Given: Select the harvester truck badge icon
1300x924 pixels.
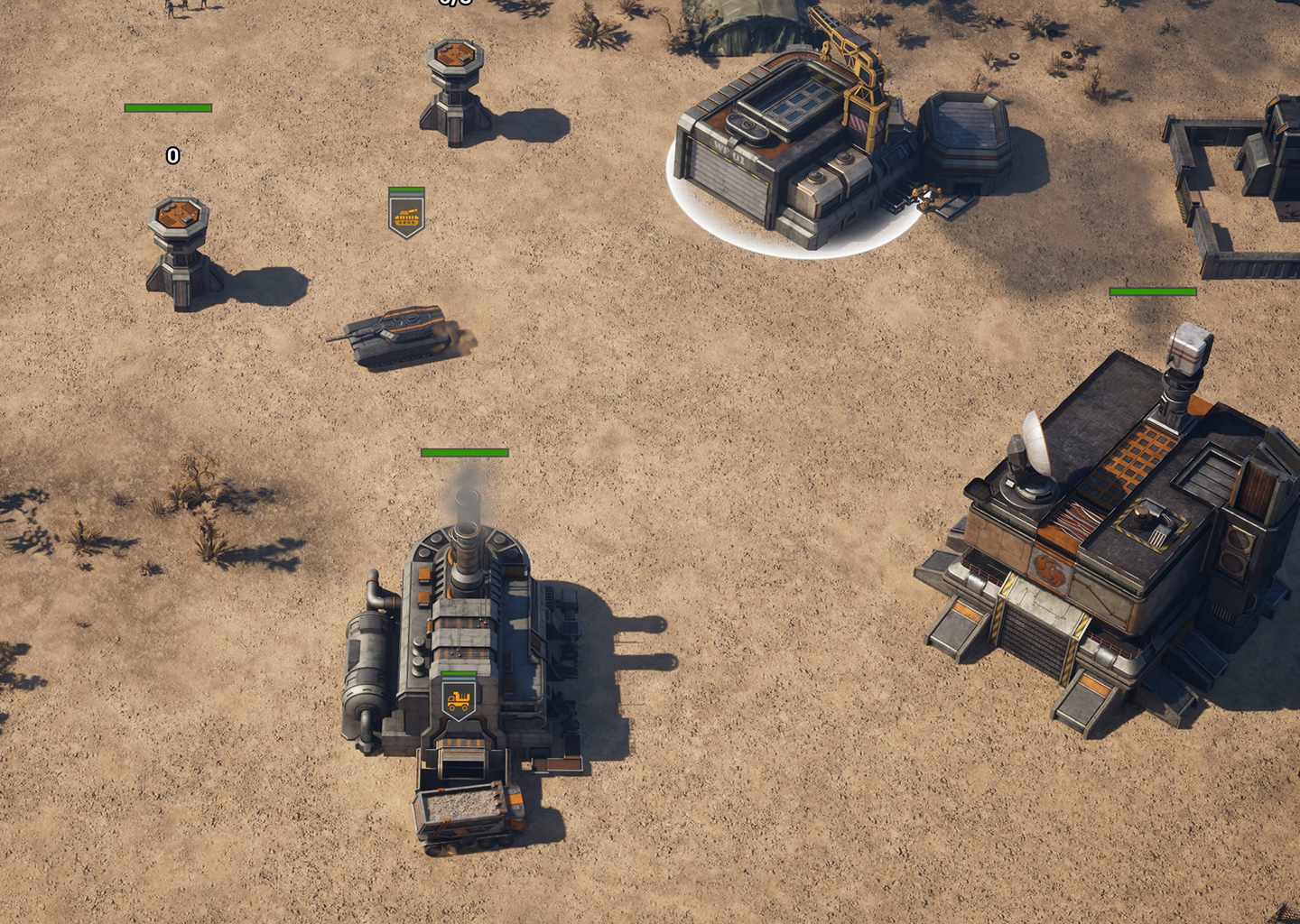Looking at the screenshot, I should pos(459,698).
